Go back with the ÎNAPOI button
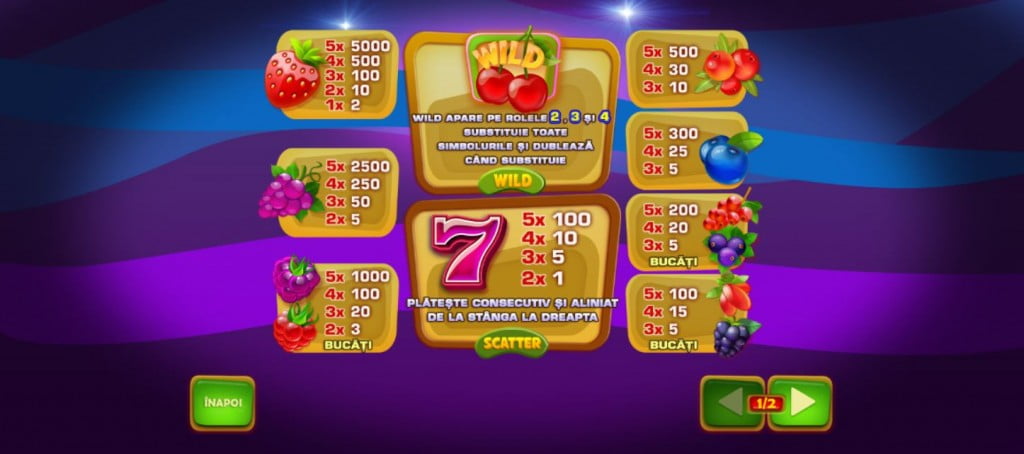The width and height of the screenshot is (1024, 454). [x=222, y=403]
